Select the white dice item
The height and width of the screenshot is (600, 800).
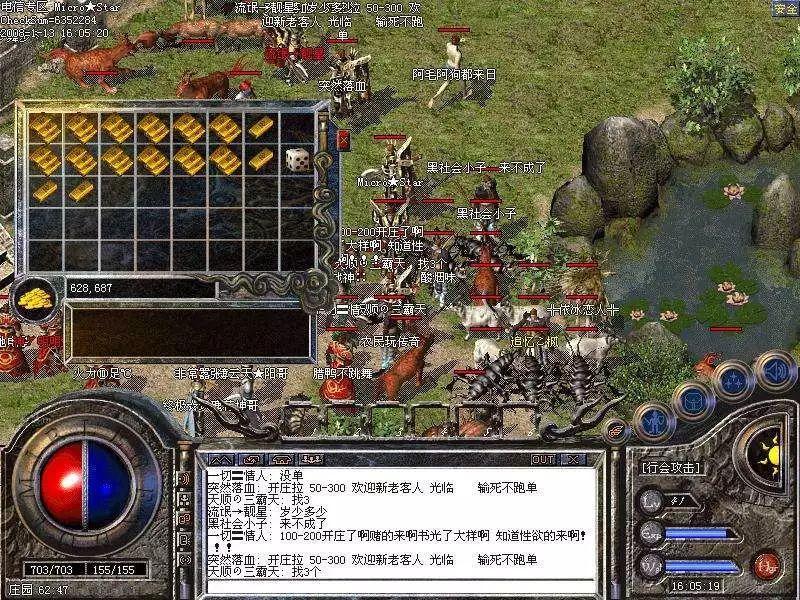pos(297,159)
